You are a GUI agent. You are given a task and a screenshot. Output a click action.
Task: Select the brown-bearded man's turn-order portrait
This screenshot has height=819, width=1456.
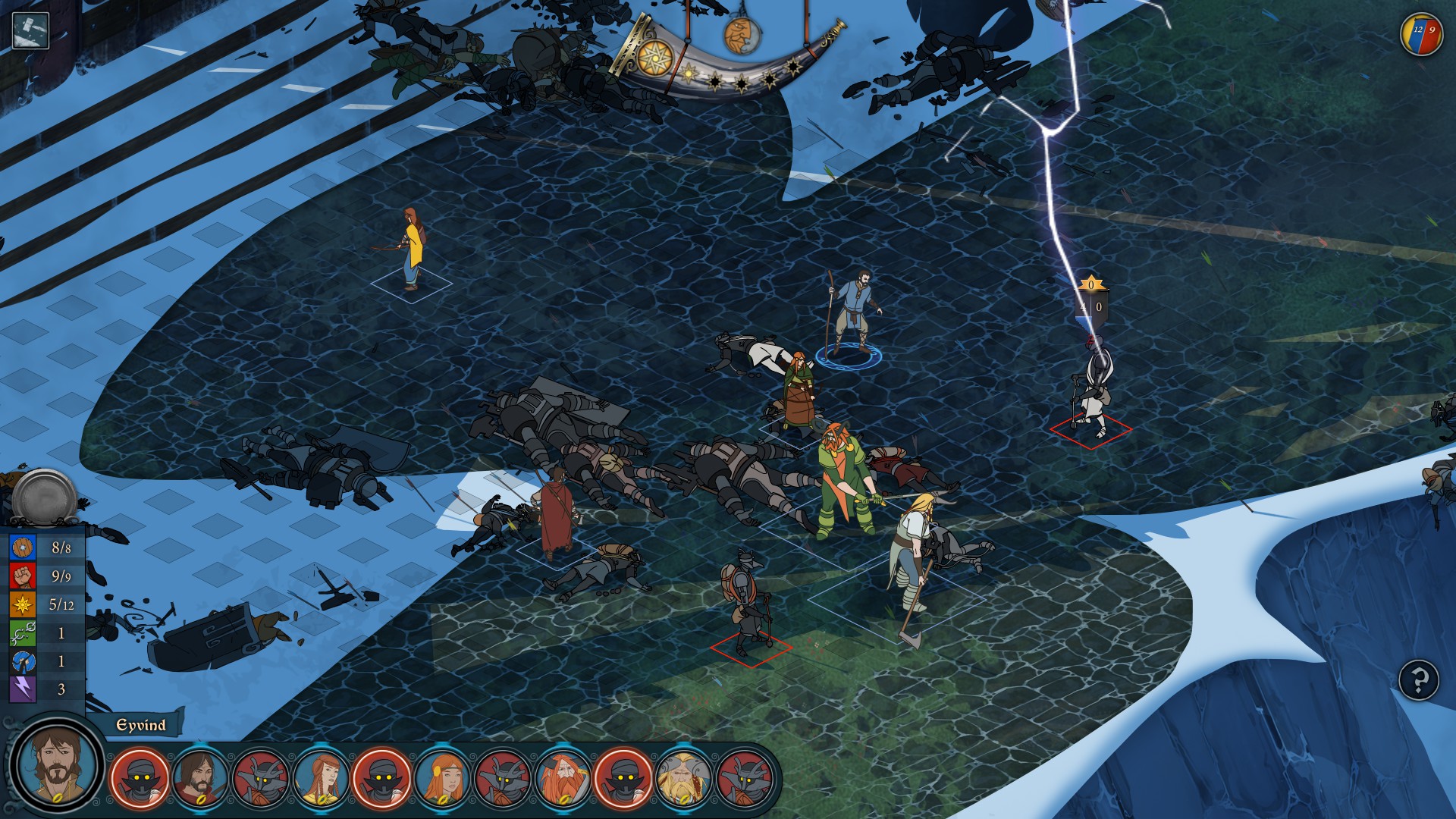click(200, 777)
